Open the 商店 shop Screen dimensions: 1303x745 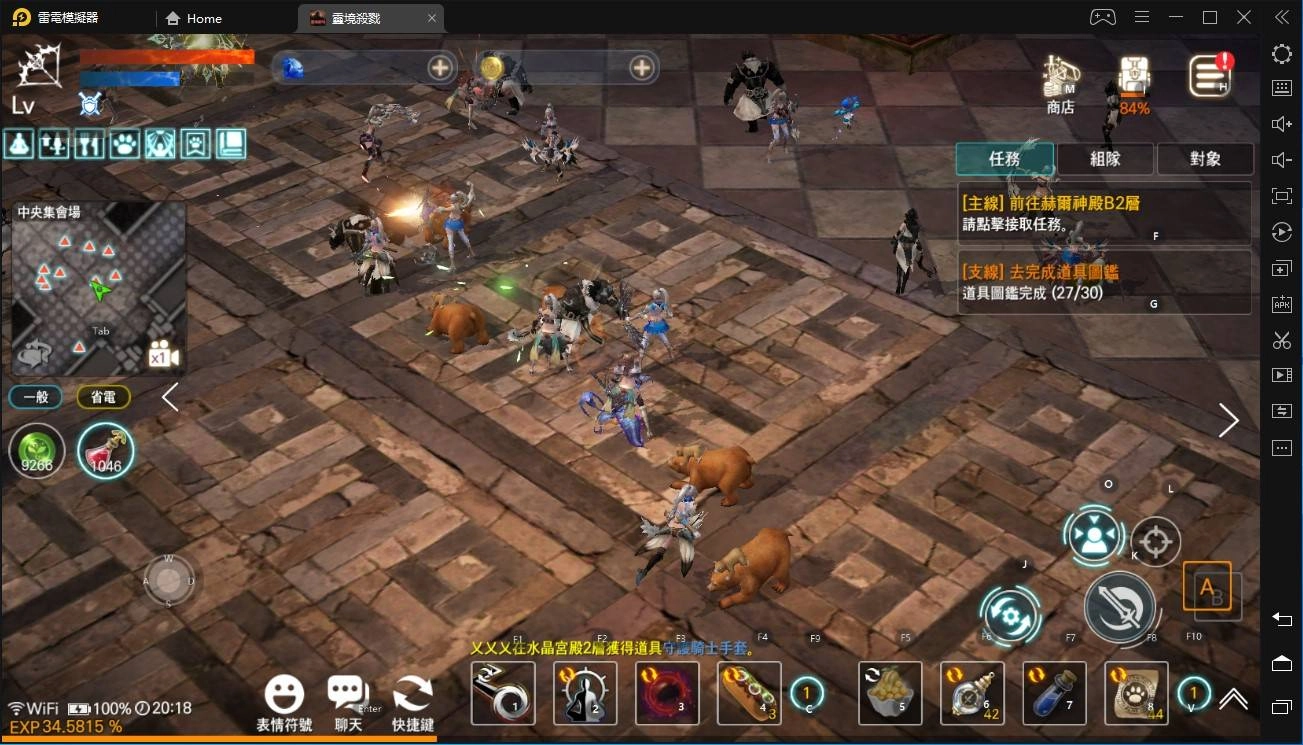(x=1060, y=83)
